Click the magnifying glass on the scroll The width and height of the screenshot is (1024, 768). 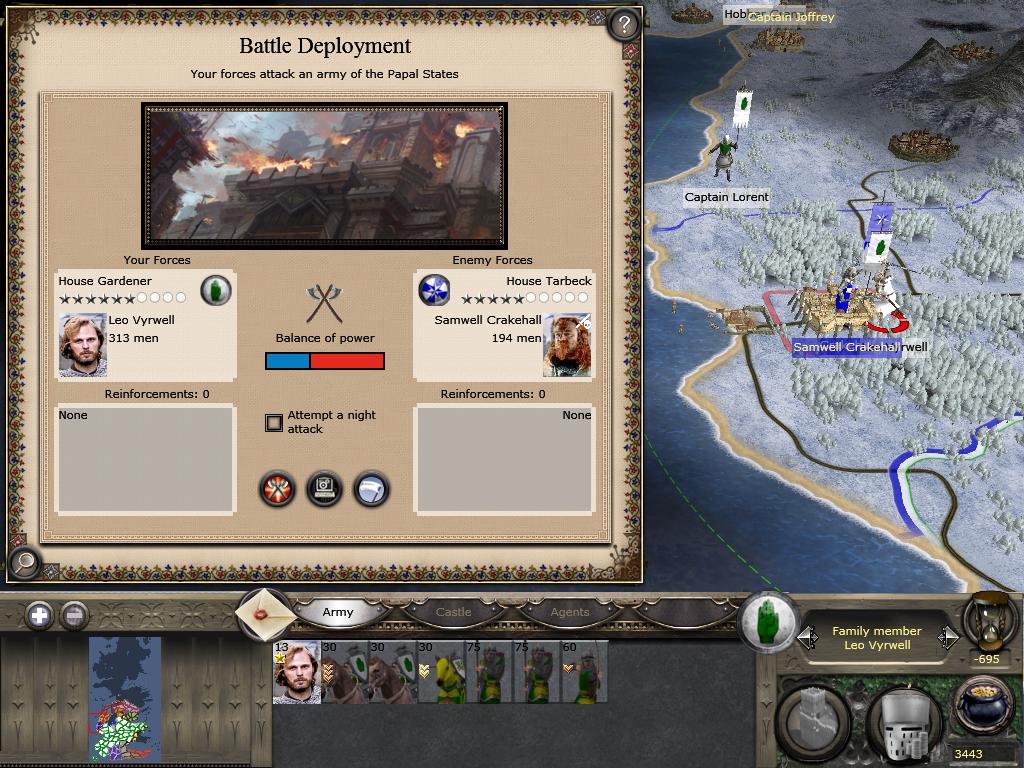(25, 562)
